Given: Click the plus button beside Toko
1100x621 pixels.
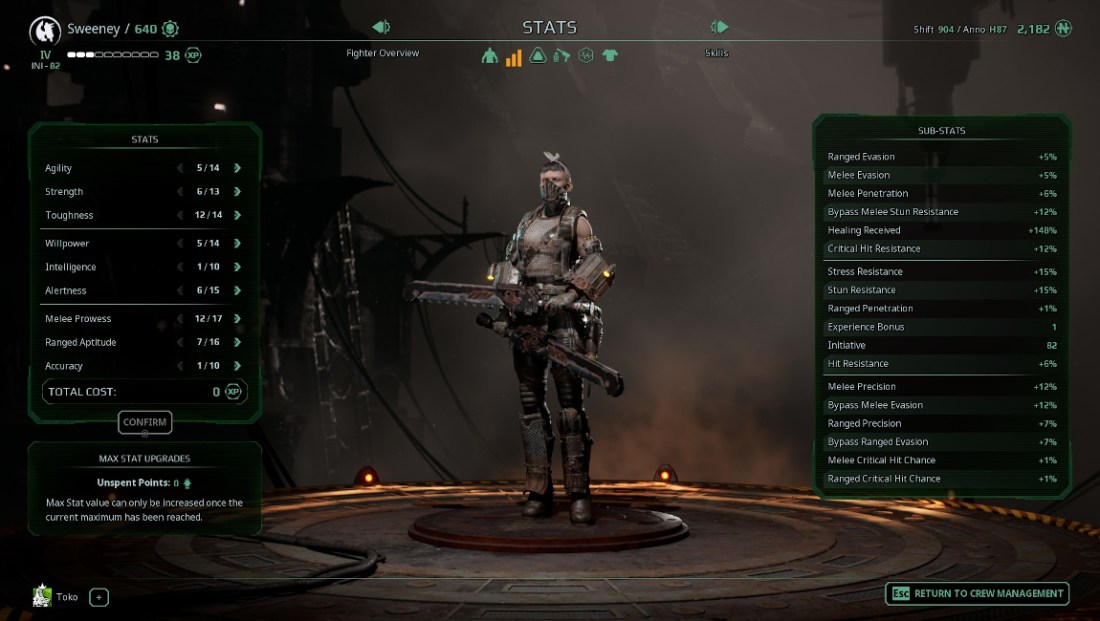Looking at the screenshot, I should (x=99, y=597).
